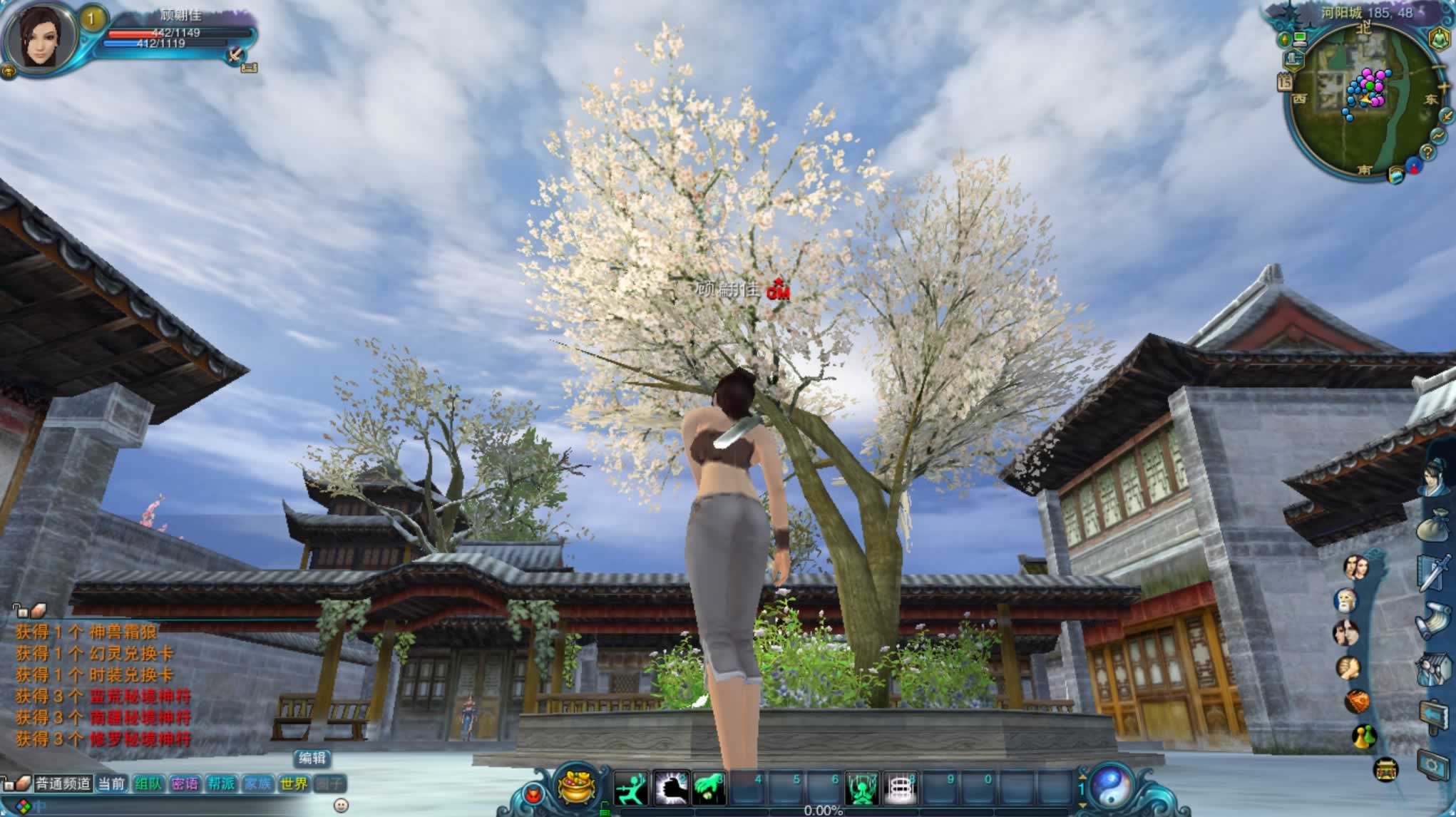Activate the green meditating figure skill
The image size is (1456, 817).
click(861, 788)
